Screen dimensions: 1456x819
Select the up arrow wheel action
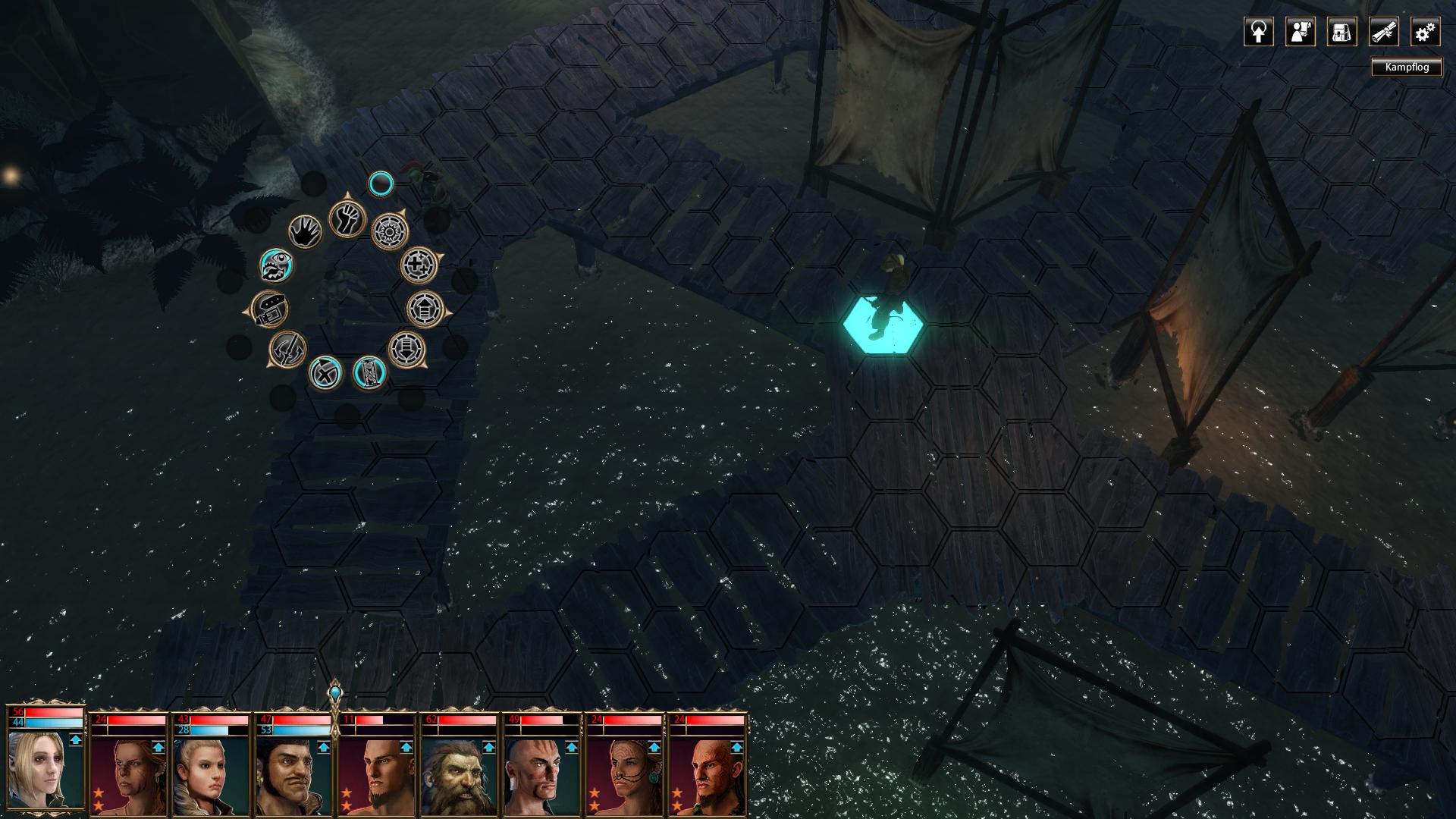[425, 309]
